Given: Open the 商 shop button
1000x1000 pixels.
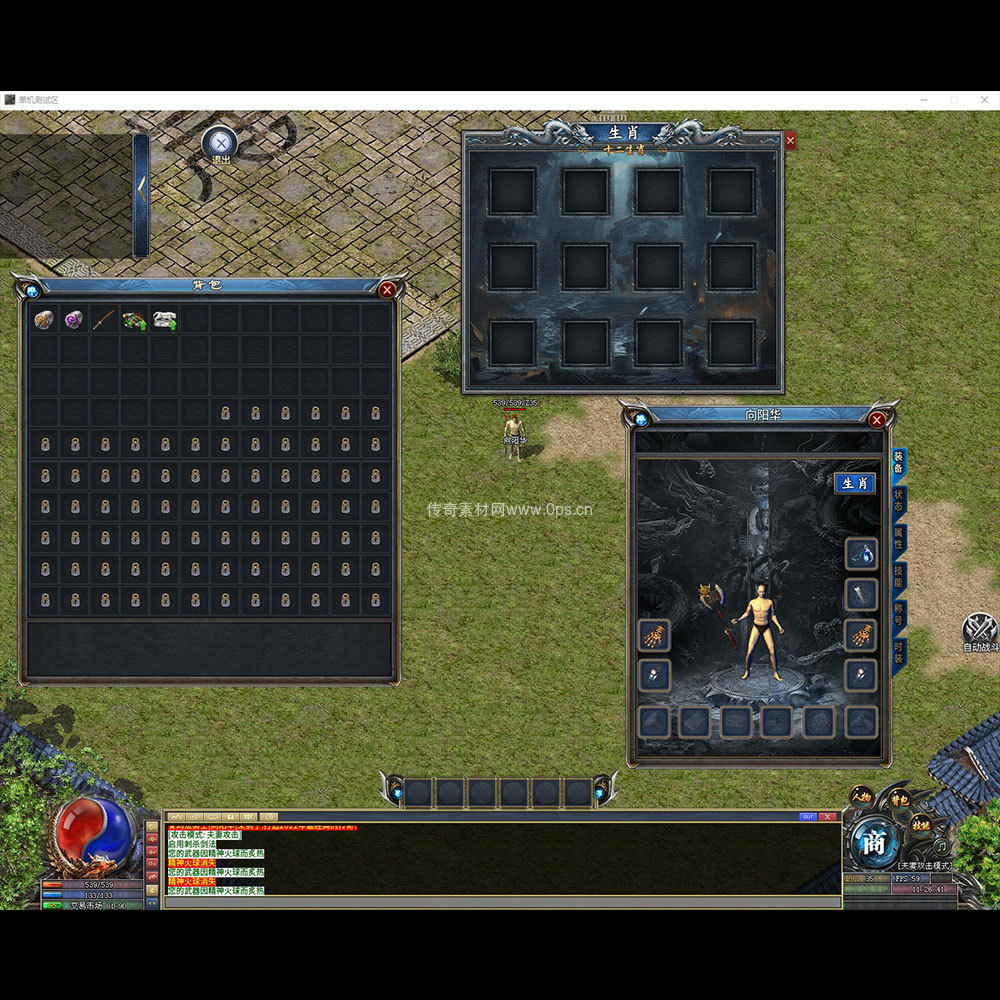Looking at the screenshot, I should [x=874, y=843].
